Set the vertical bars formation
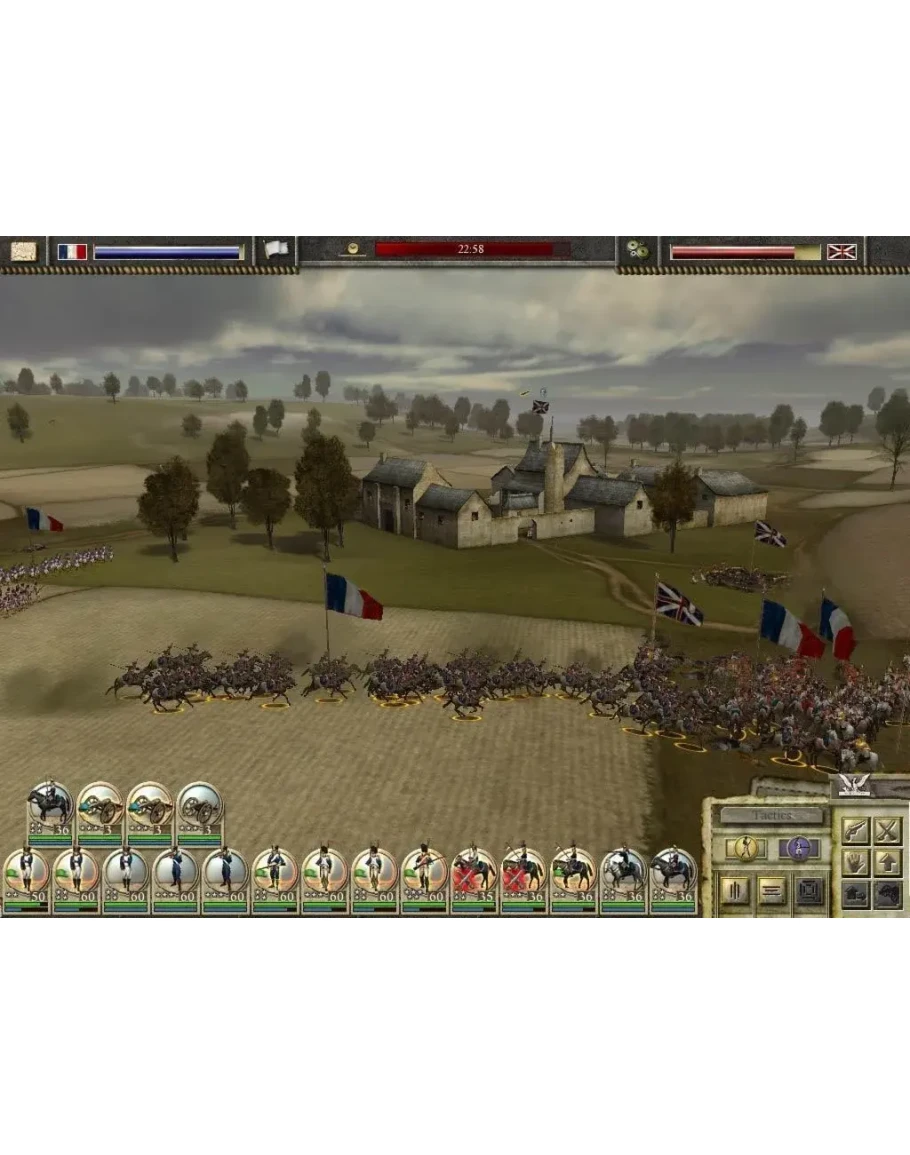 (735, 890)
